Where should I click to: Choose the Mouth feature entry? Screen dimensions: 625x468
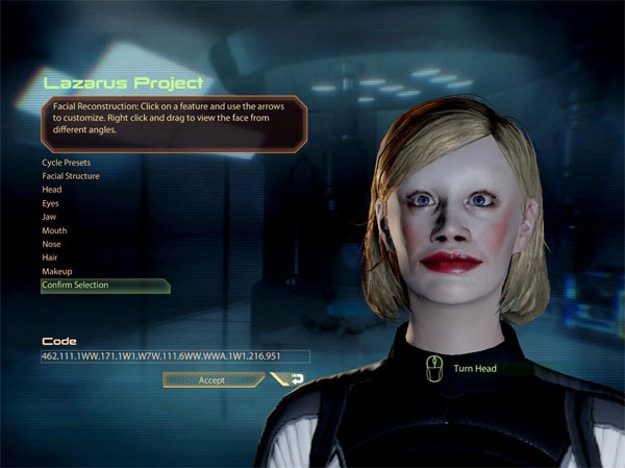click(x=53, y=231)
